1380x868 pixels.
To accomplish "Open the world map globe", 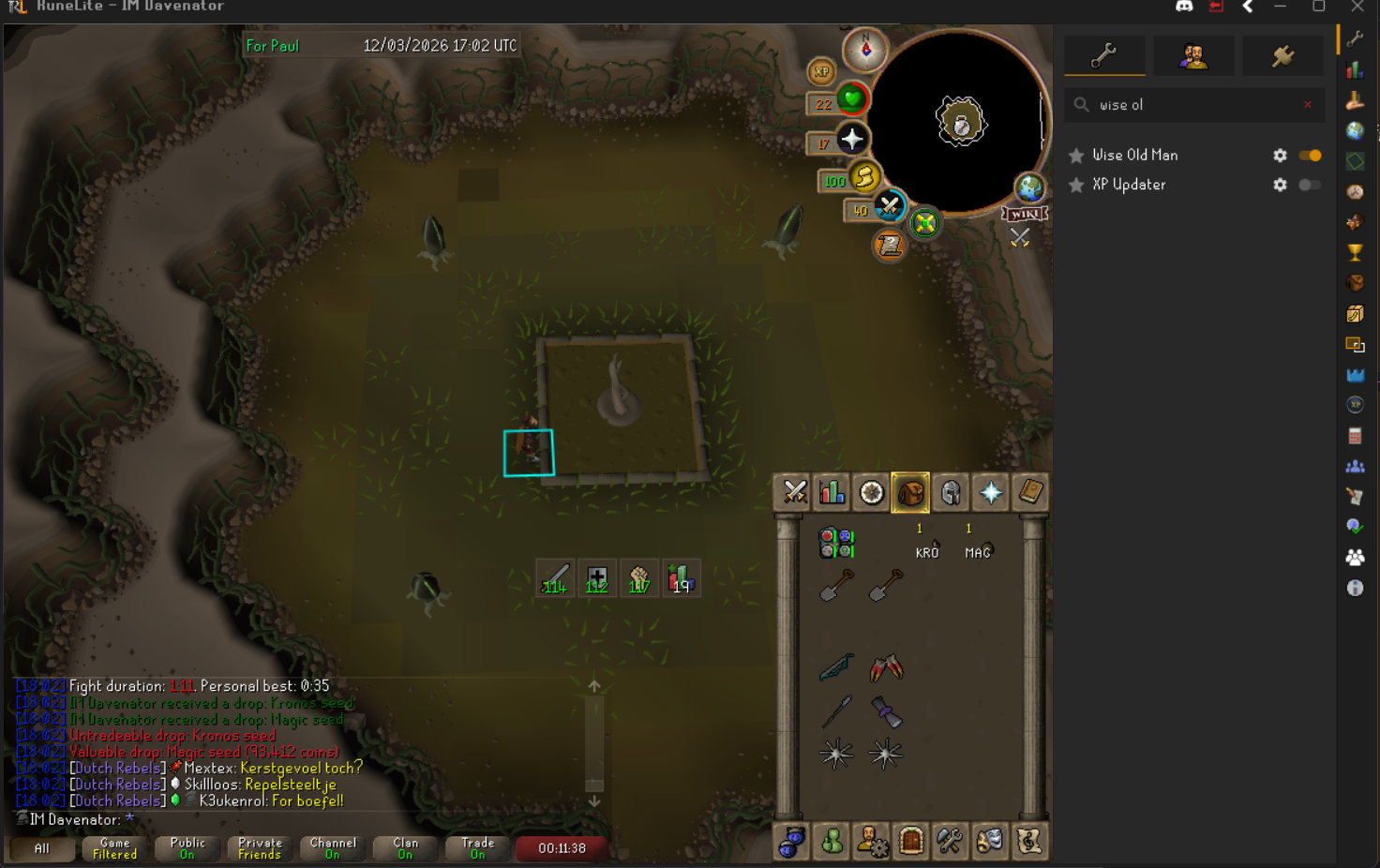I will (x=1029, y=187).
